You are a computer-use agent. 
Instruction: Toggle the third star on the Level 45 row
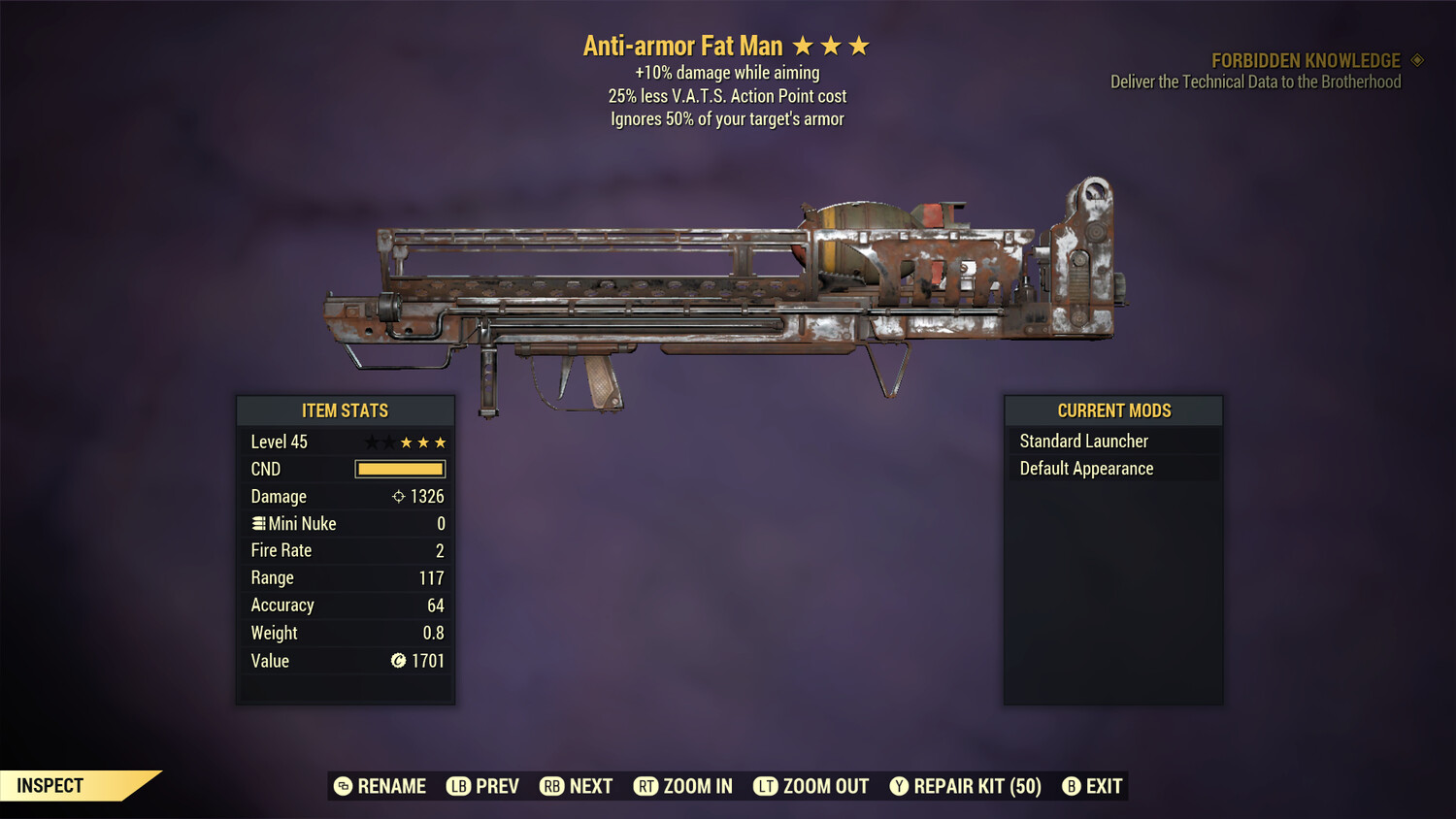pos(405,442)
